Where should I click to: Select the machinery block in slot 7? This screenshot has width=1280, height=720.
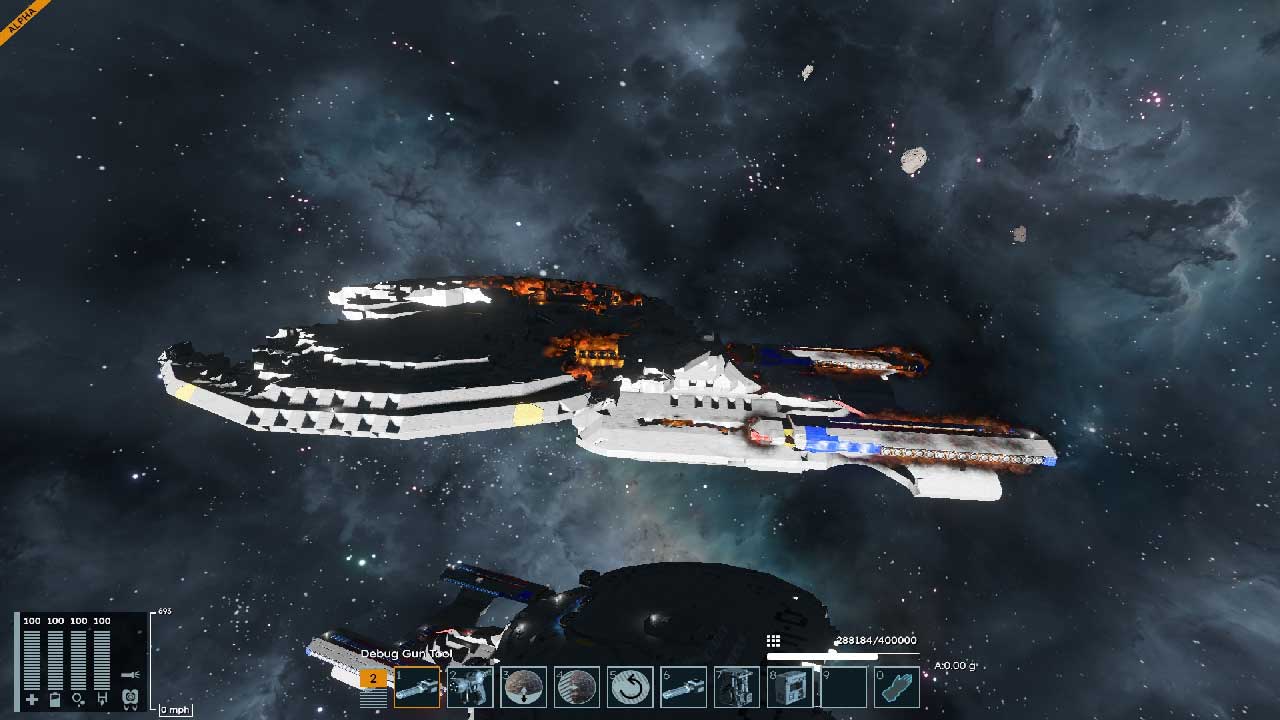tap(737, 687)
